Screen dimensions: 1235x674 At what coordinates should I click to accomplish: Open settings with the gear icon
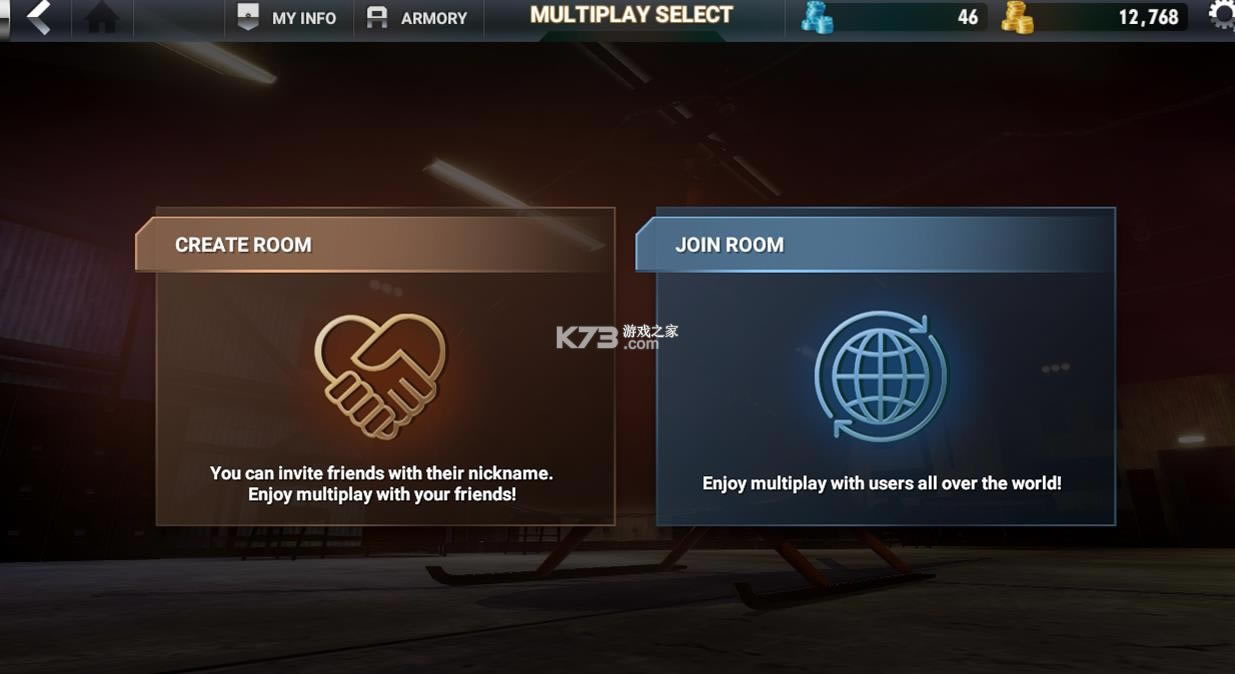tap(1222, 15)
